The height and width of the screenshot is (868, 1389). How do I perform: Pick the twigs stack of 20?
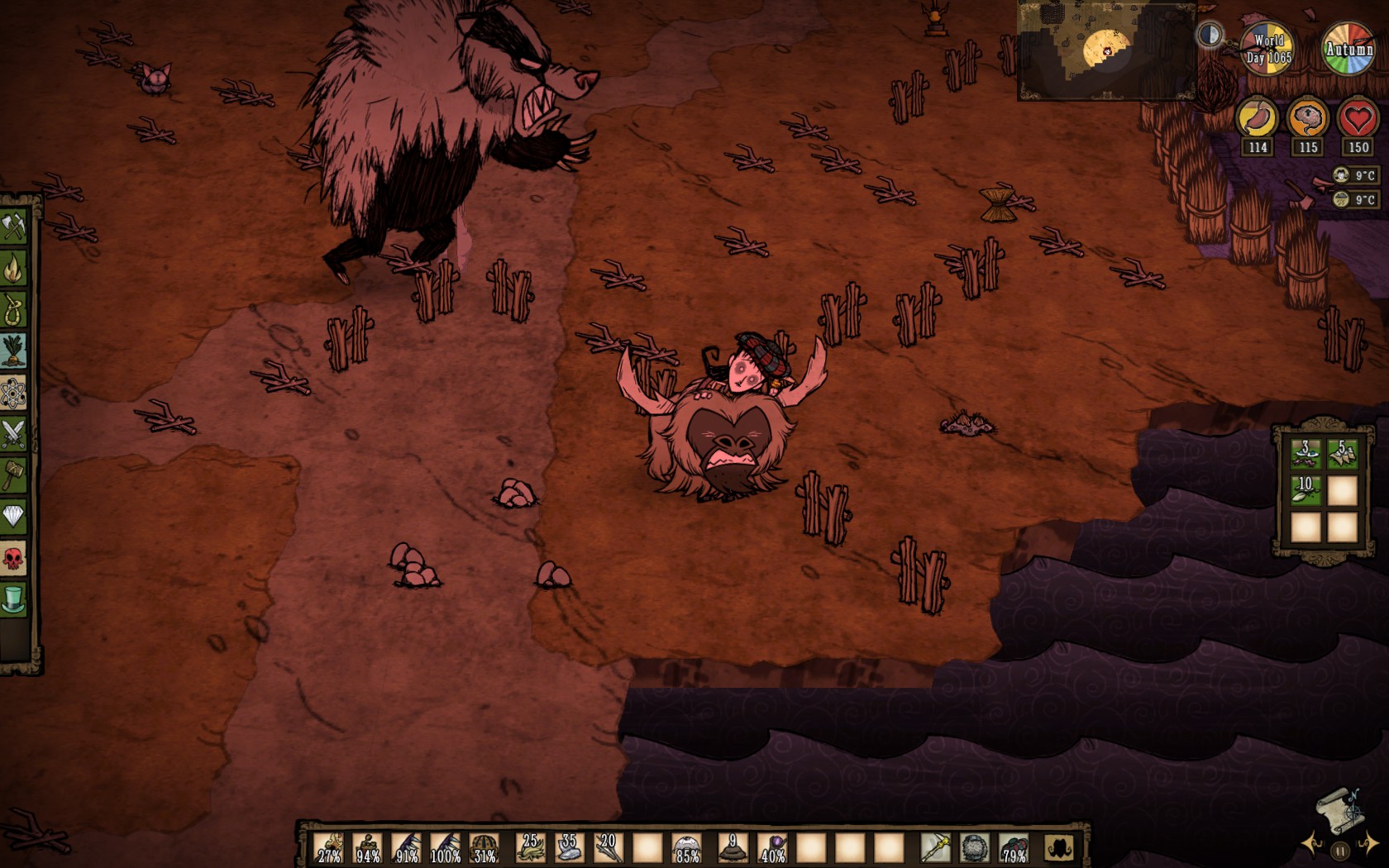608,847
